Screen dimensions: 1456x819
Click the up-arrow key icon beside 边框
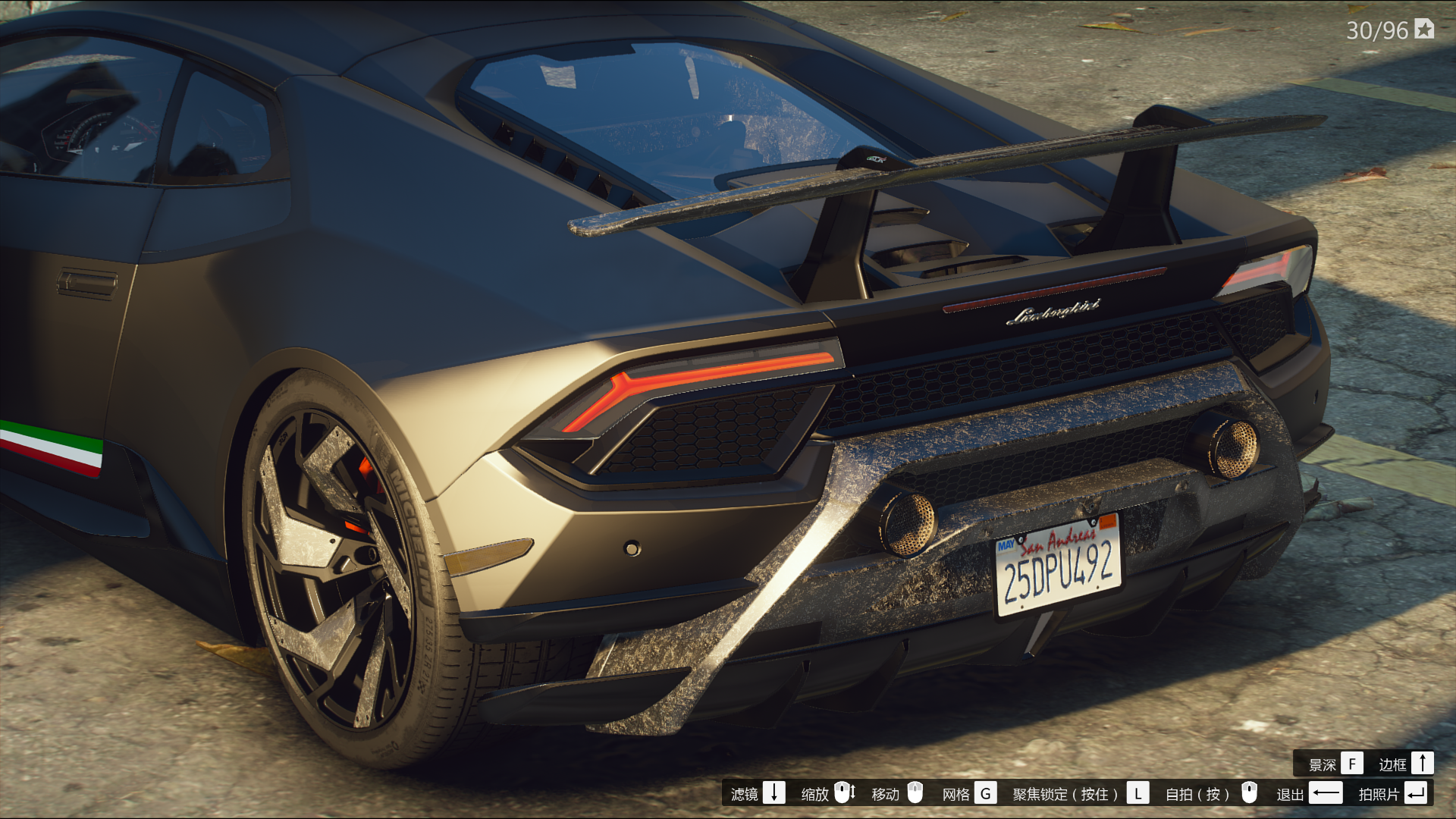click(1423, 764)
